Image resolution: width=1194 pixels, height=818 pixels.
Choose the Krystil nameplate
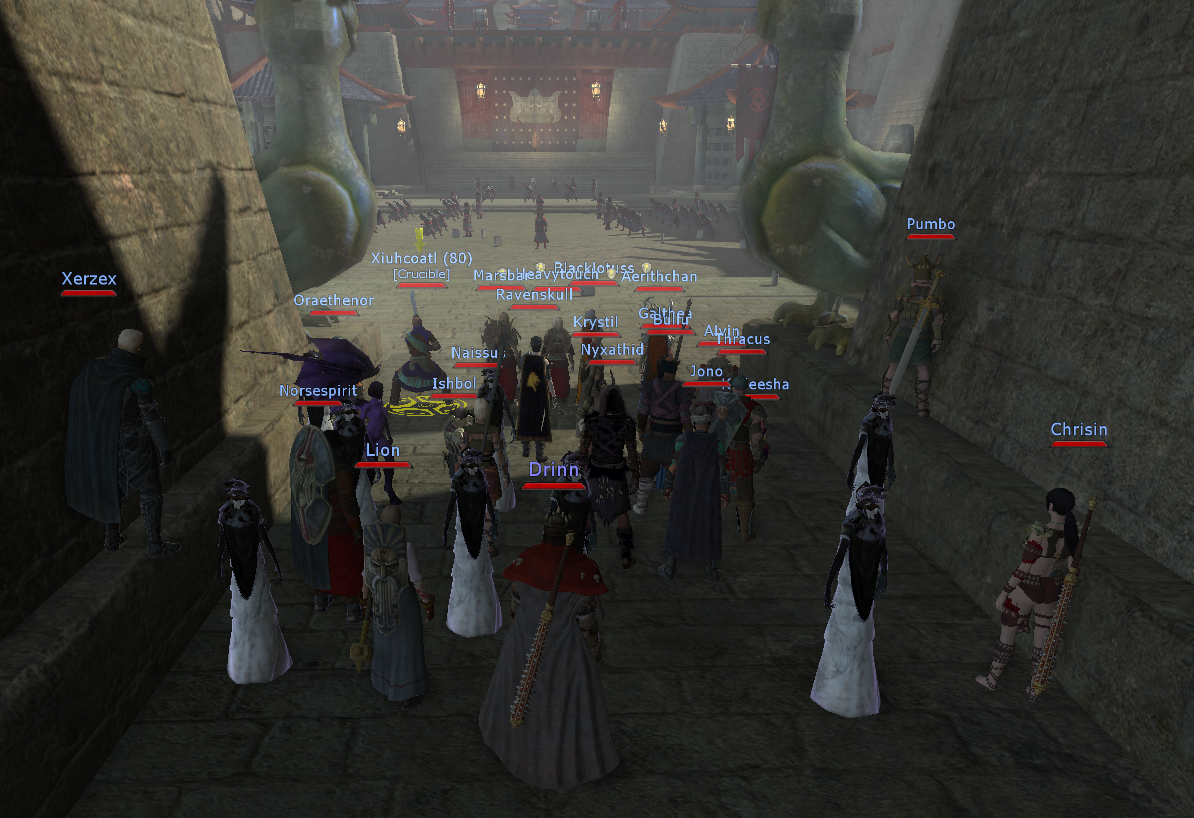[x=597, y=322]
